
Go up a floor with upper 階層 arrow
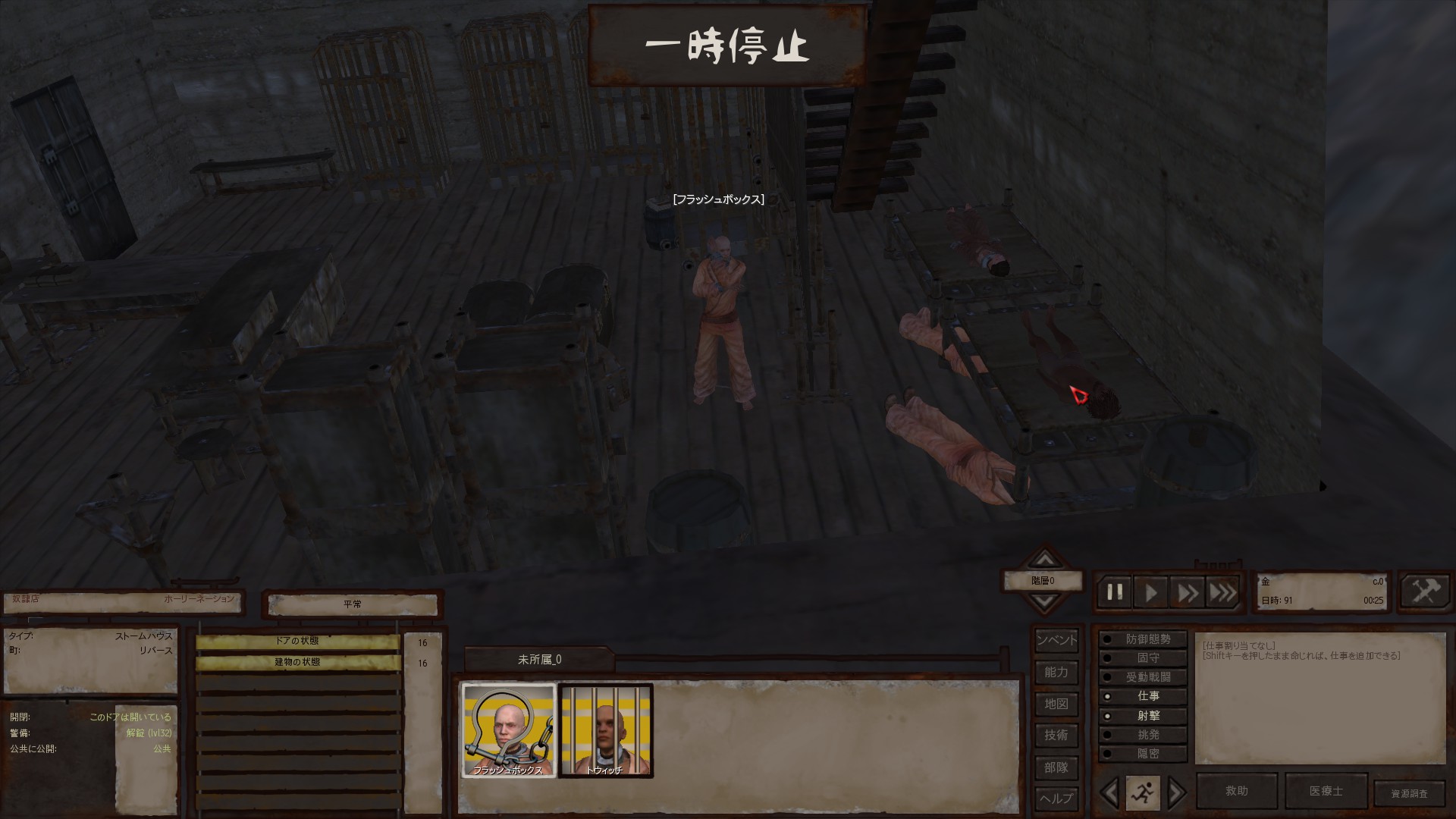[1045, 560]
